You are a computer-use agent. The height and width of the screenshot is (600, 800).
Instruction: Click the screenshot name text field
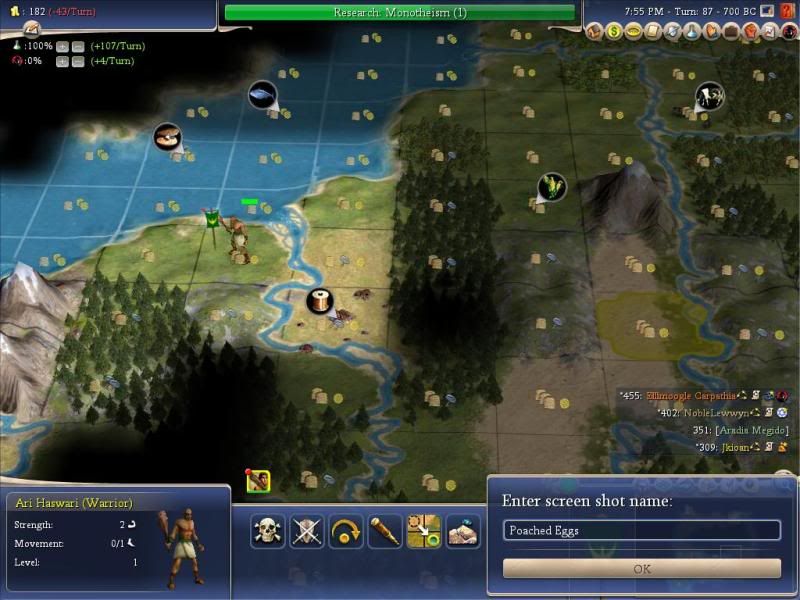click(642, 530)
